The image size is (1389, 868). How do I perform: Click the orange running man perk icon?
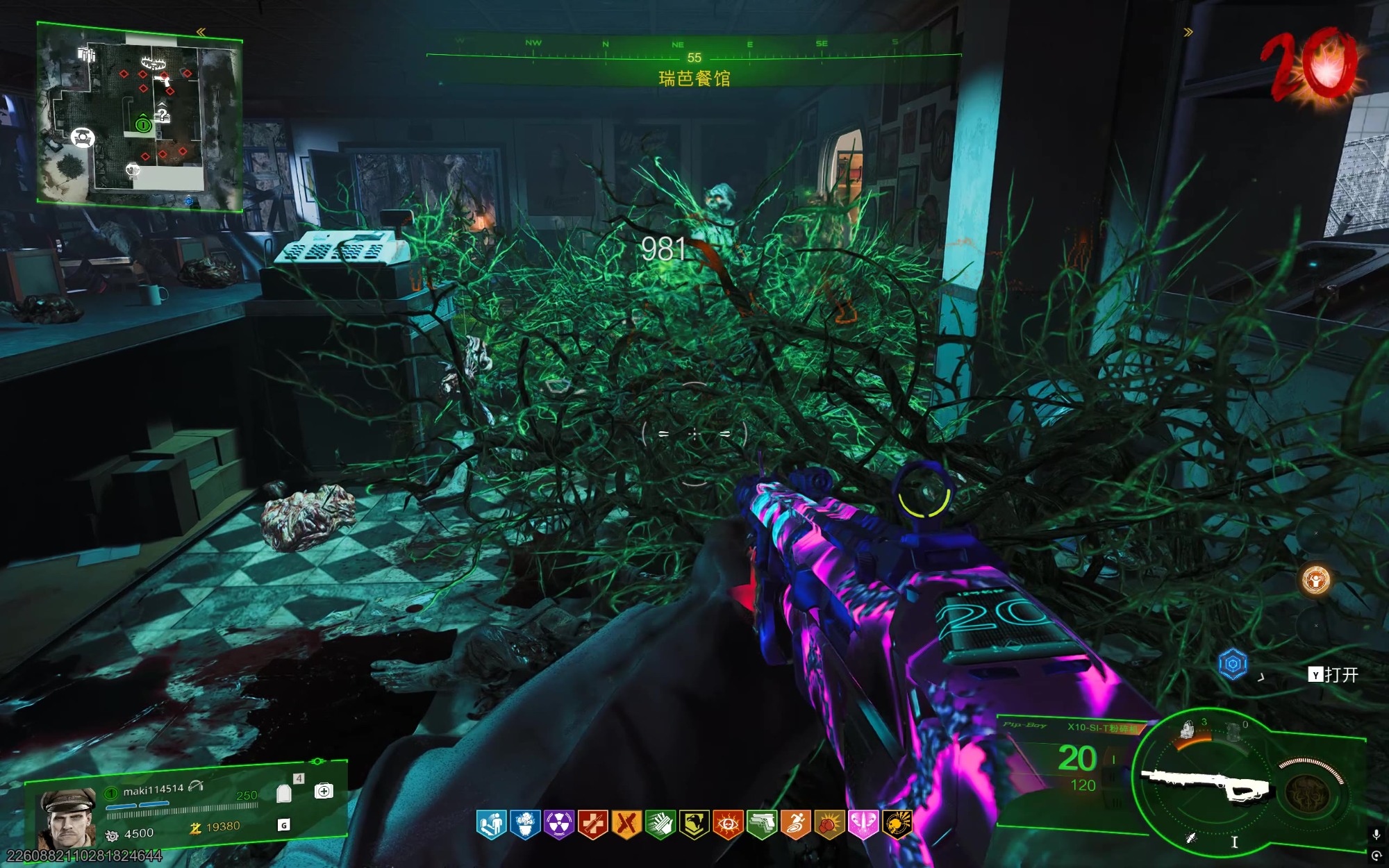point(795,825)
